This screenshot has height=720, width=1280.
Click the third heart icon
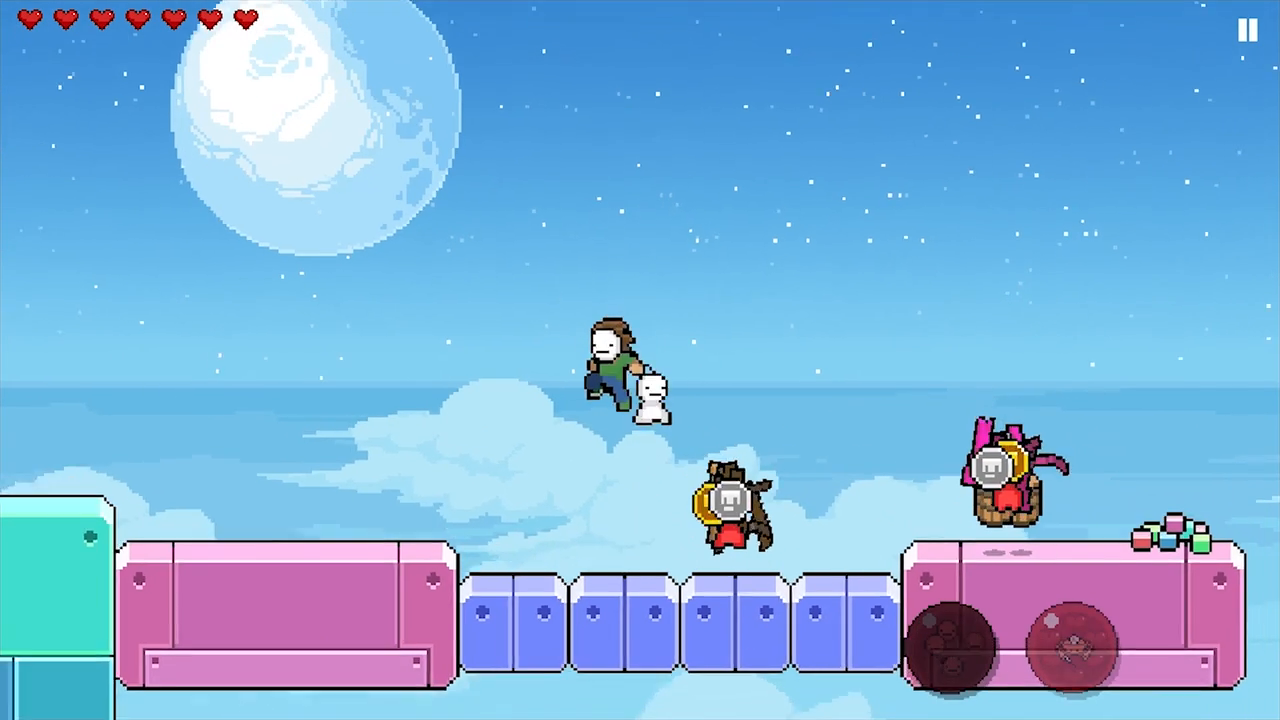pos(101,19)
